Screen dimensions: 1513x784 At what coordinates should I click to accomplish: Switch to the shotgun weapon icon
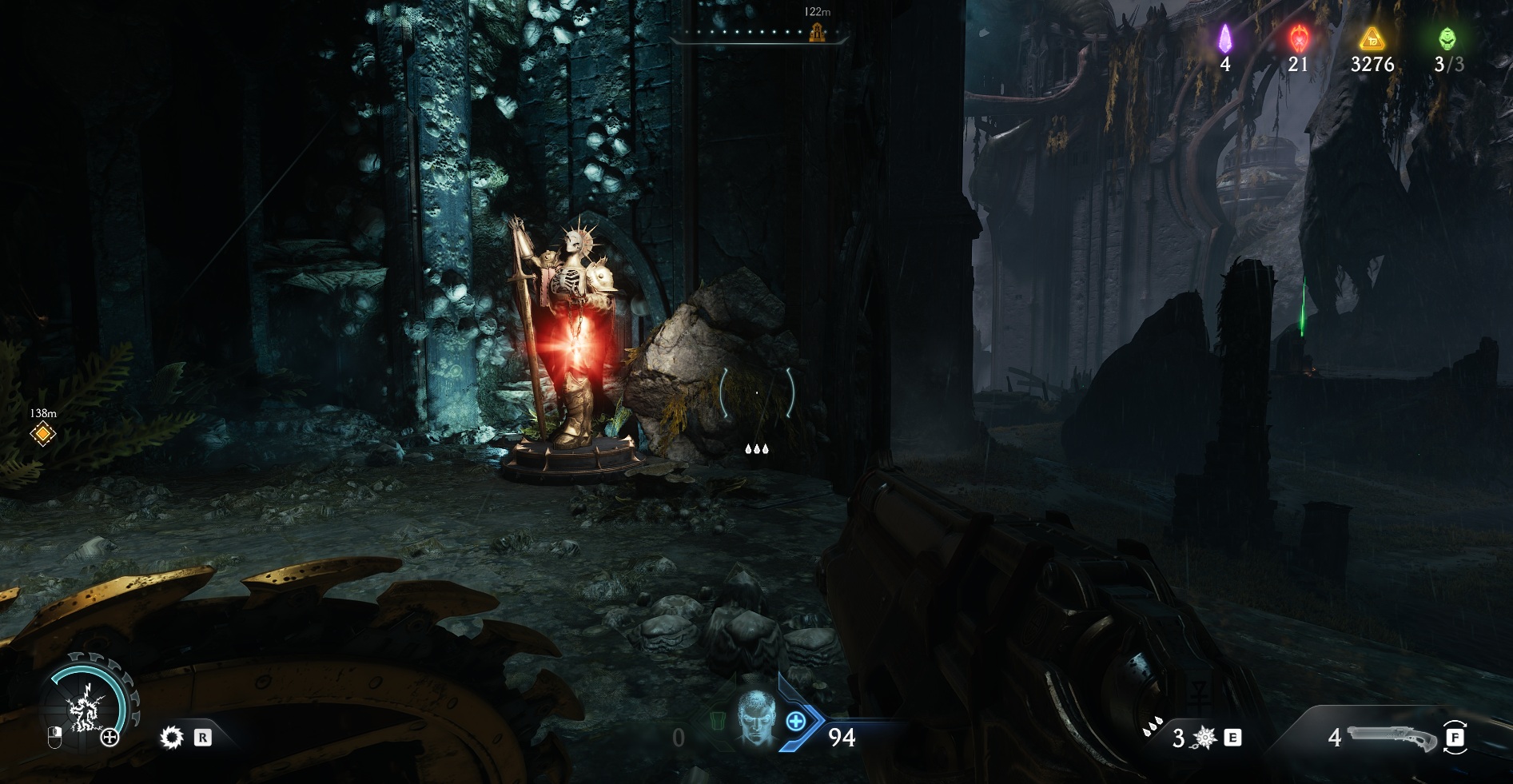click(x=1393, y=736)
